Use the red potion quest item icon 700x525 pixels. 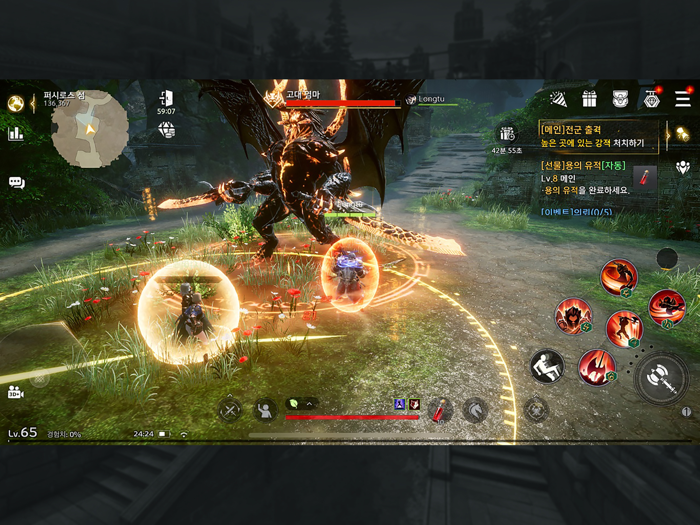(x=645, y=178)
